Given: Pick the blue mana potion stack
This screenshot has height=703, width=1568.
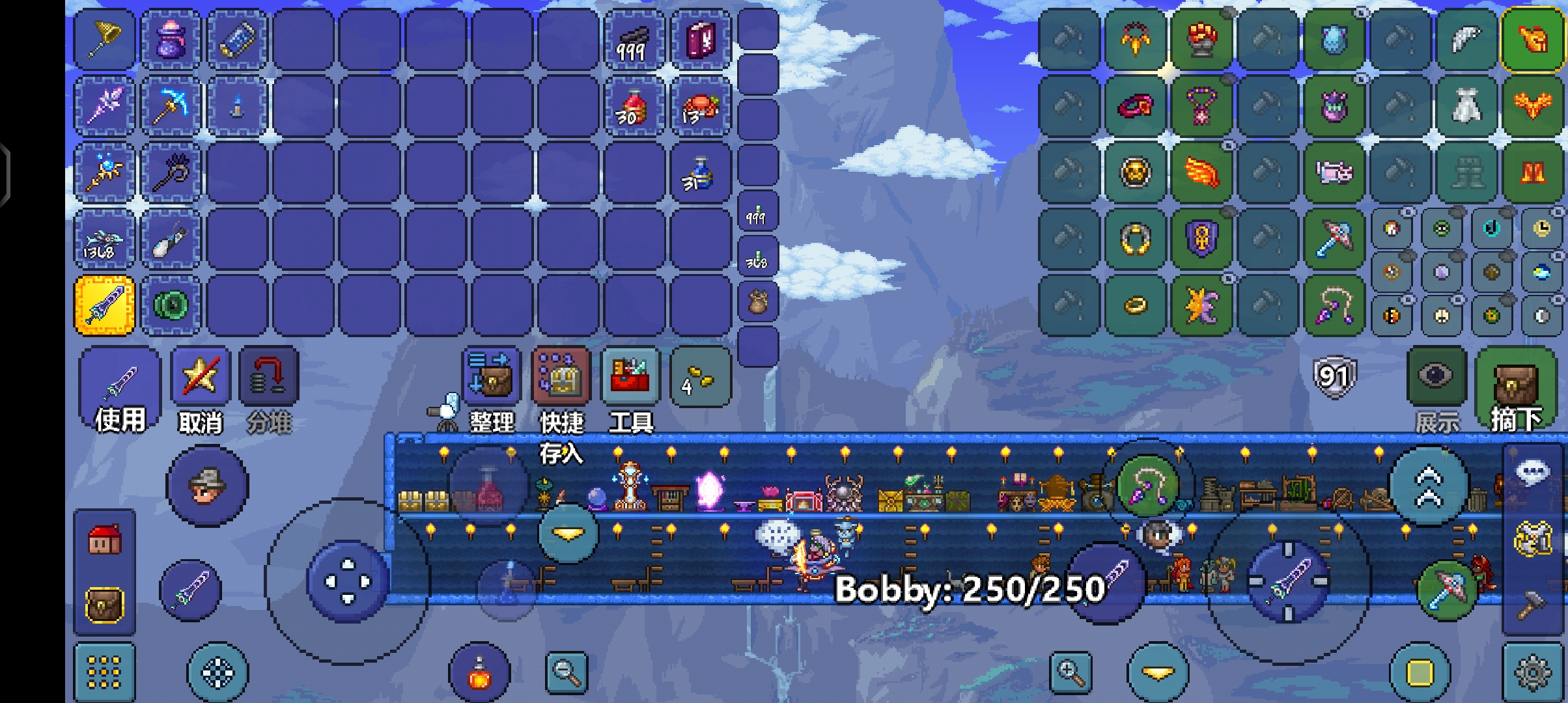Looking at the screenshot, I should (x=701, y=173).
